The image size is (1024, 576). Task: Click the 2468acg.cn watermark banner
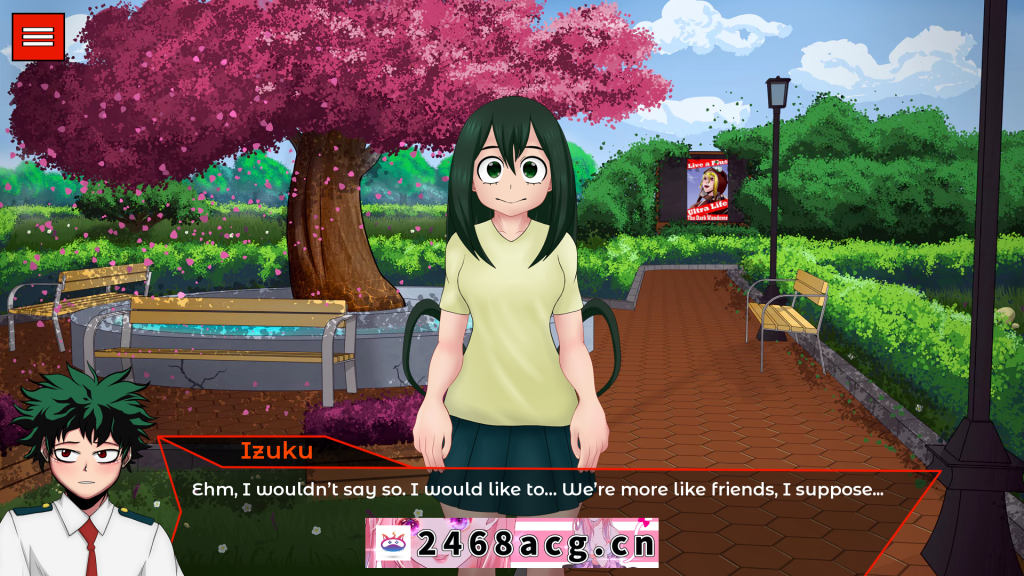(512, 543)
